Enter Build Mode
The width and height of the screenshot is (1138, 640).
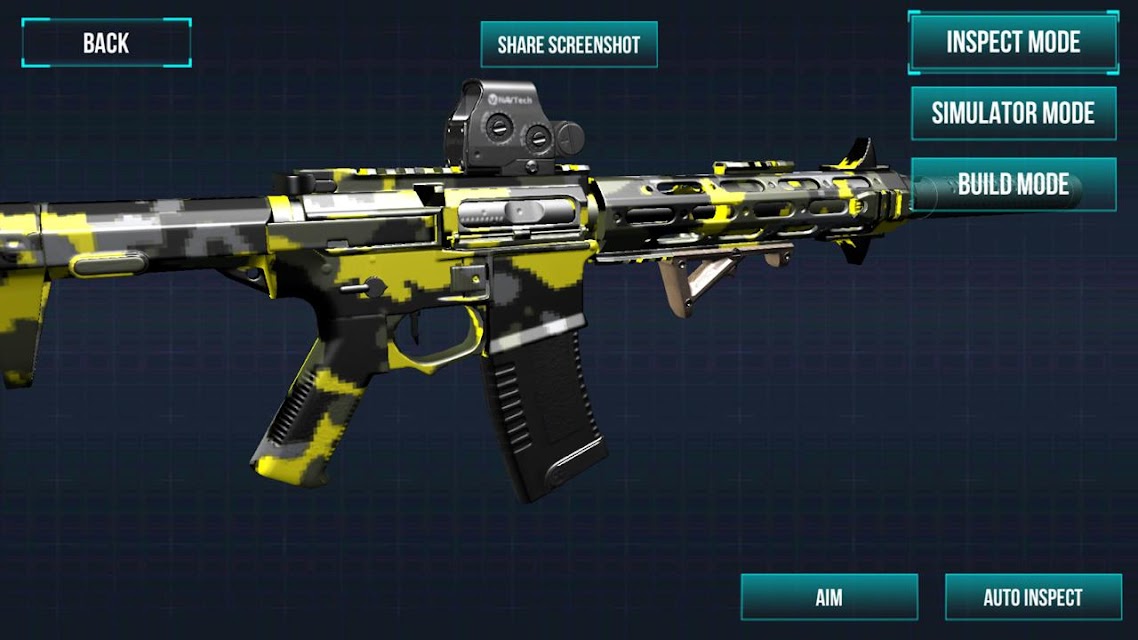(1013, 184)
